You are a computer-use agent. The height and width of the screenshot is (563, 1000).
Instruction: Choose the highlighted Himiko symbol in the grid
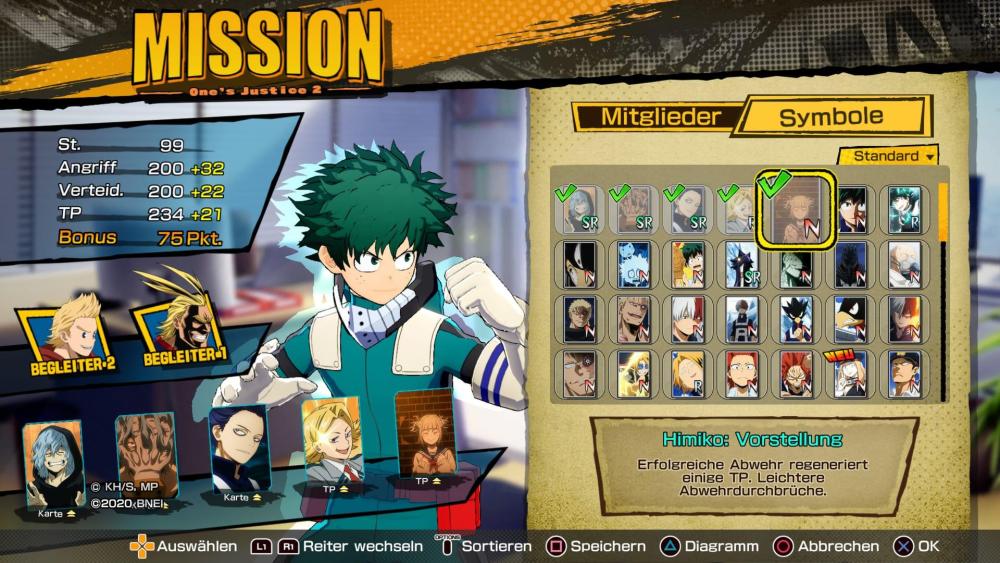pos(797,210)
